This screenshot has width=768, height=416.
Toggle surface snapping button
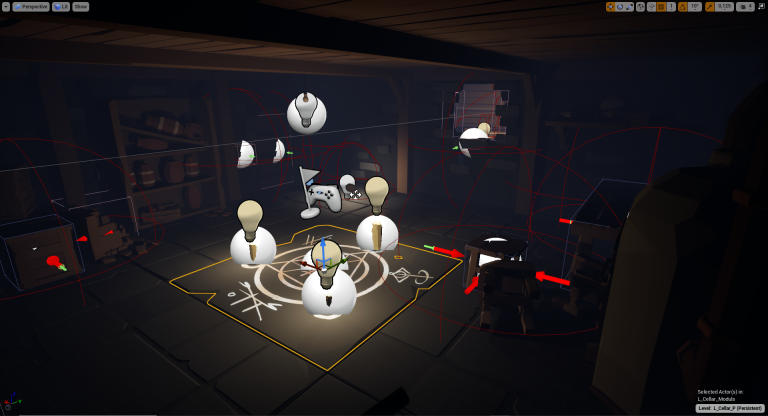(651, 6)
